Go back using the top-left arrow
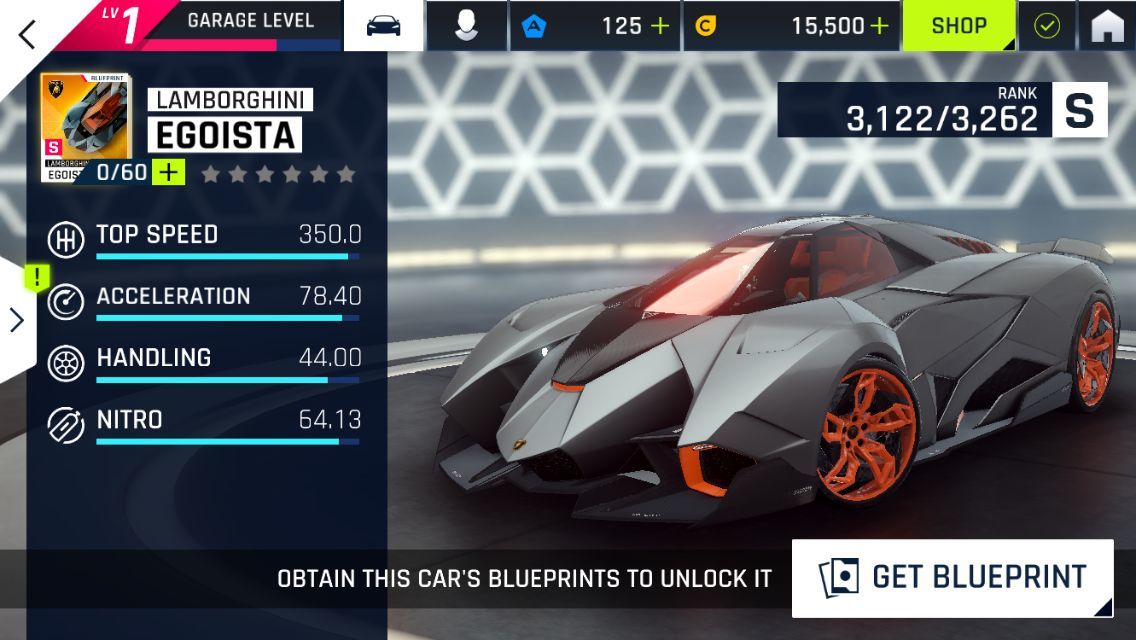1136x640 pixels. [27, 34]
